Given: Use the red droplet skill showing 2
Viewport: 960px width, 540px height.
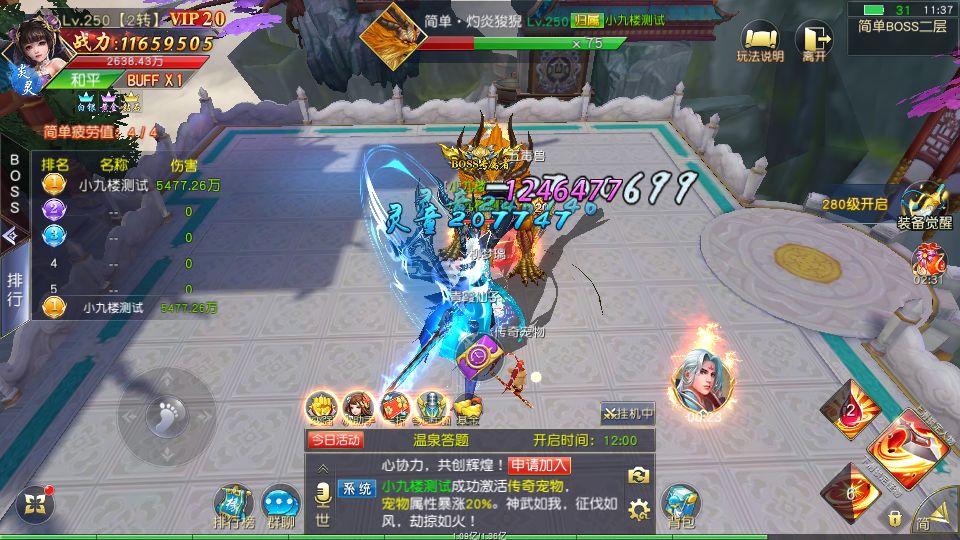Looking at the screenshot, I should (850, 408).
